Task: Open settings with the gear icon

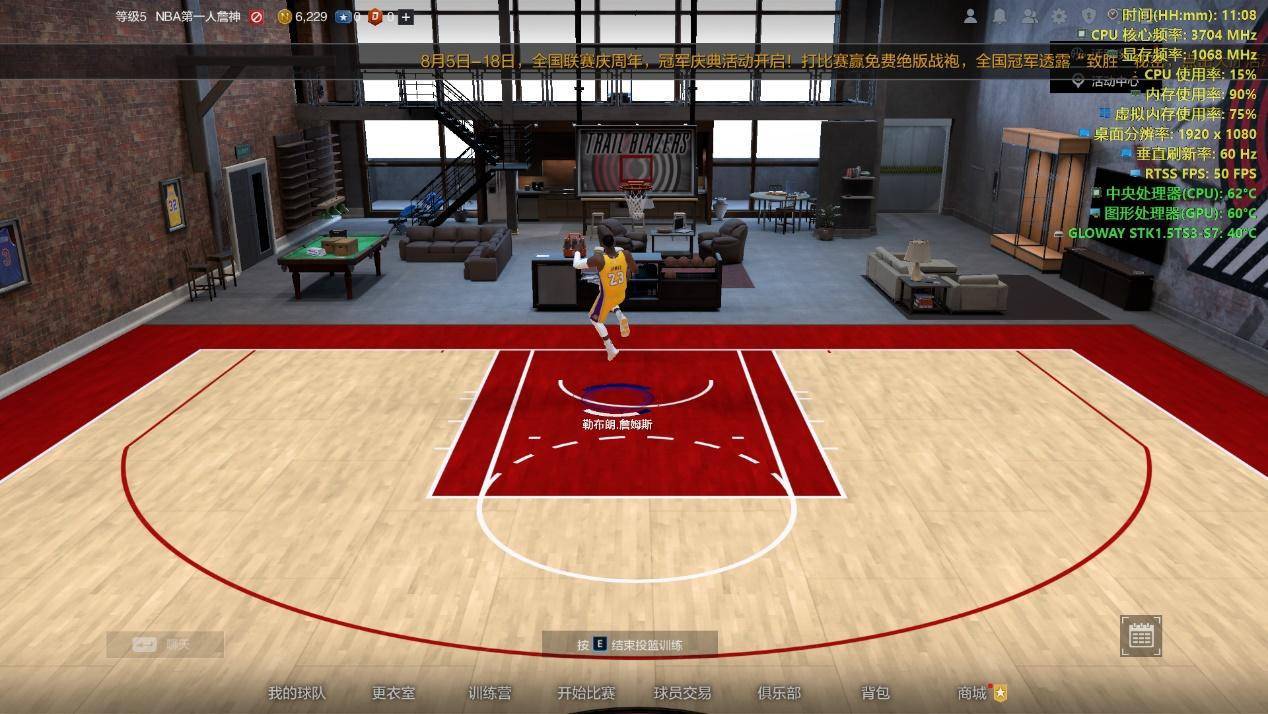Action: click(x=1059, y=16)
